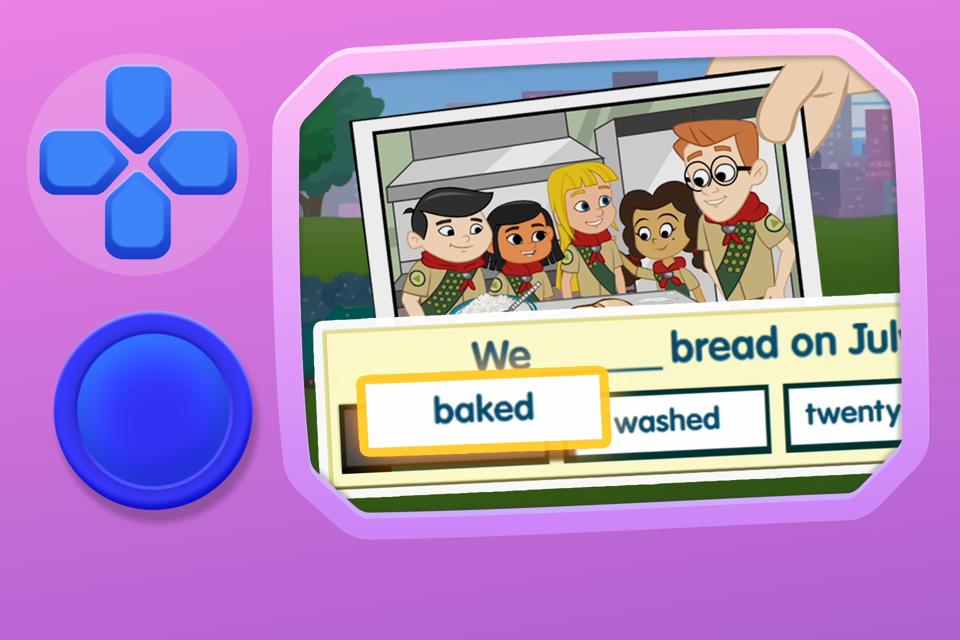Select the "washed" answer word
This screenshot has width=960, height=640.
[x=667, y=419]
